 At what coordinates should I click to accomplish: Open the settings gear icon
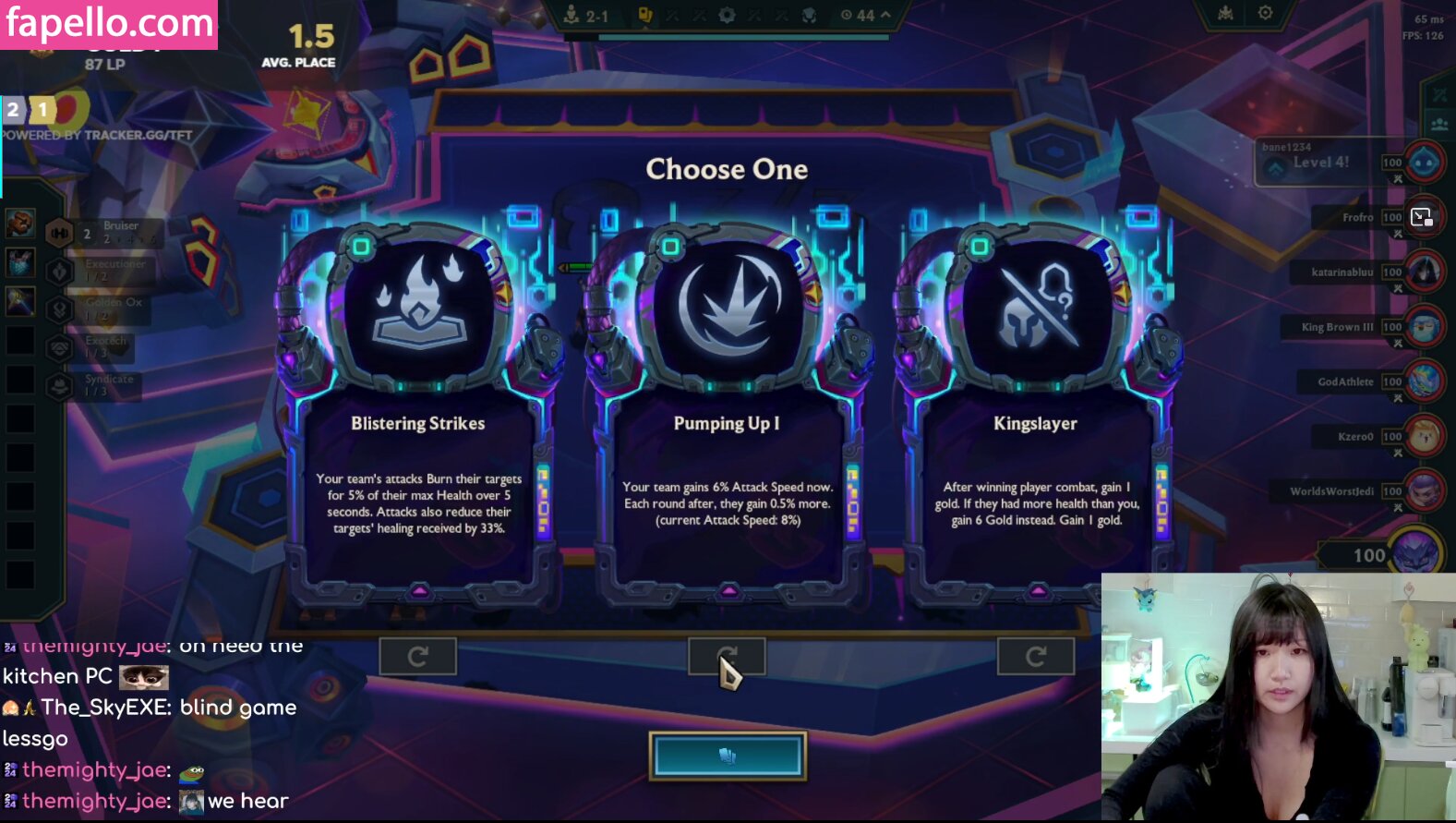coord(1265,13)
